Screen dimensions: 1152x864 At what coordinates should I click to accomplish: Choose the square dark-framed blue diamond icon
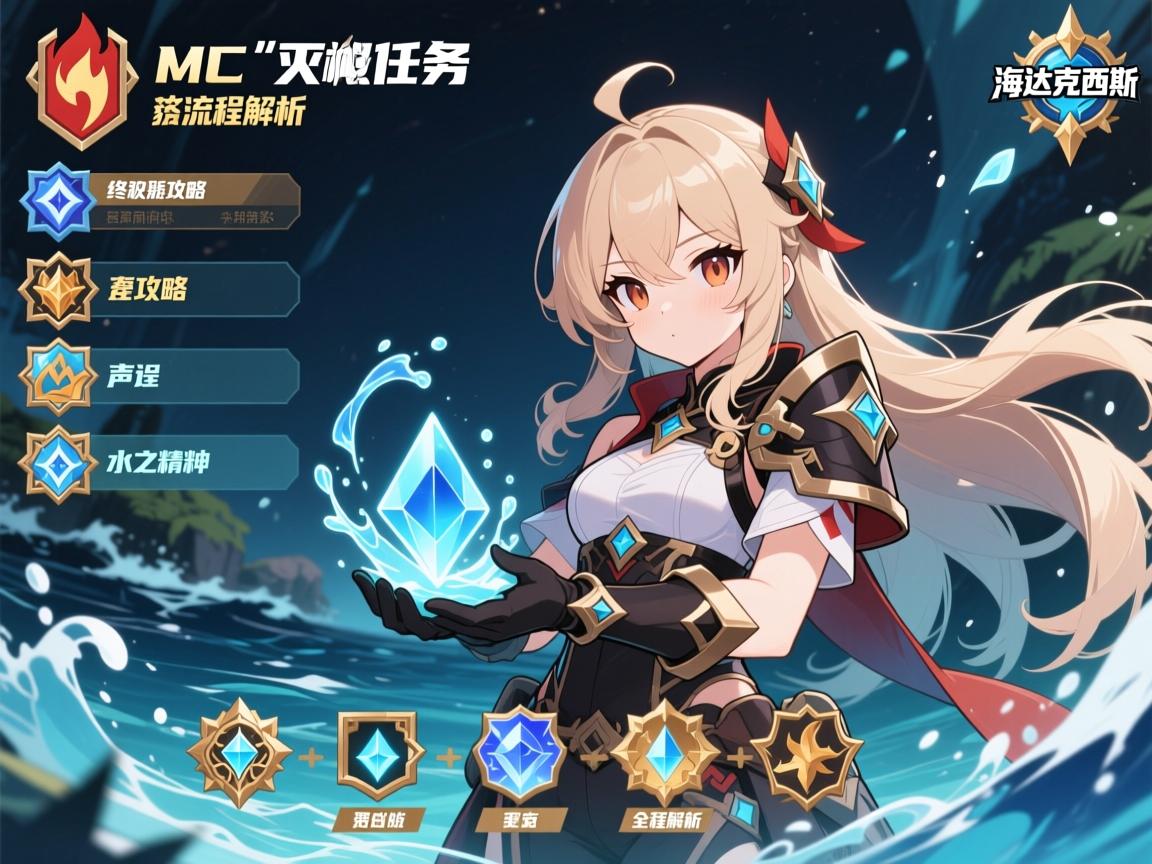pos(377,754)
